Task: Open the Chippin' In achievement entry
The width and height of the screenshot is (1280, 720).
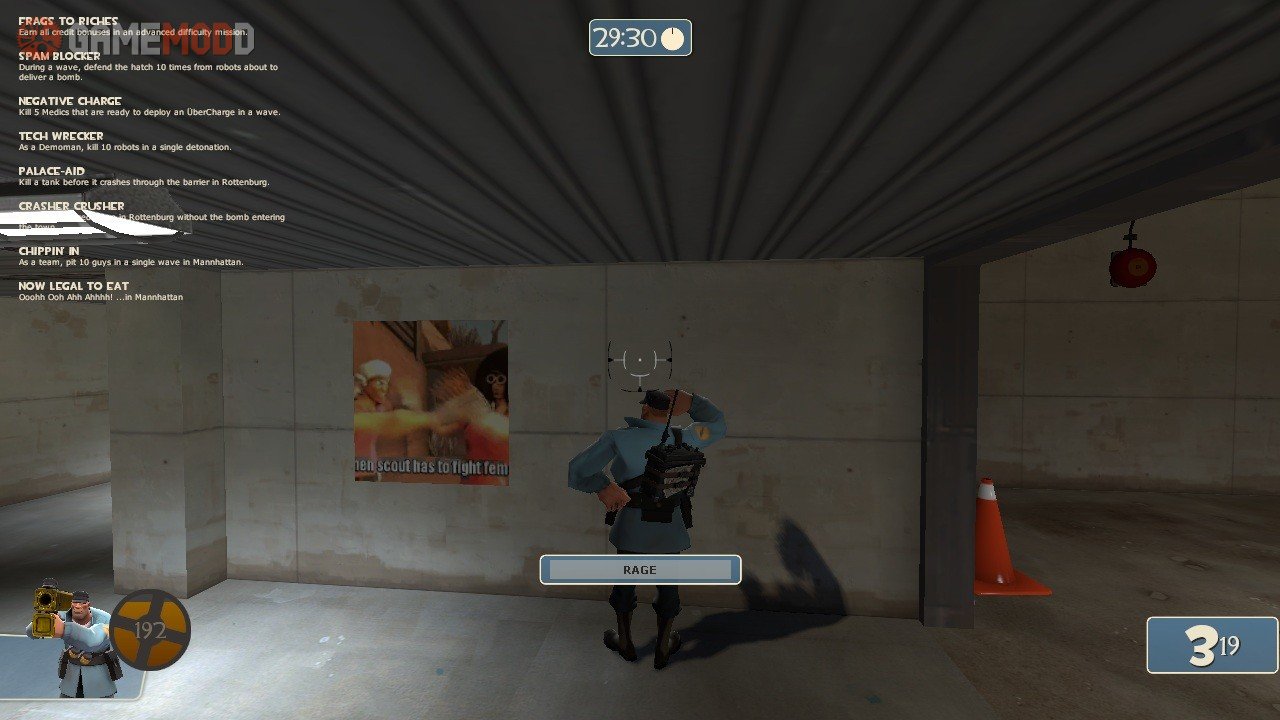Action: tap(49, 251)
